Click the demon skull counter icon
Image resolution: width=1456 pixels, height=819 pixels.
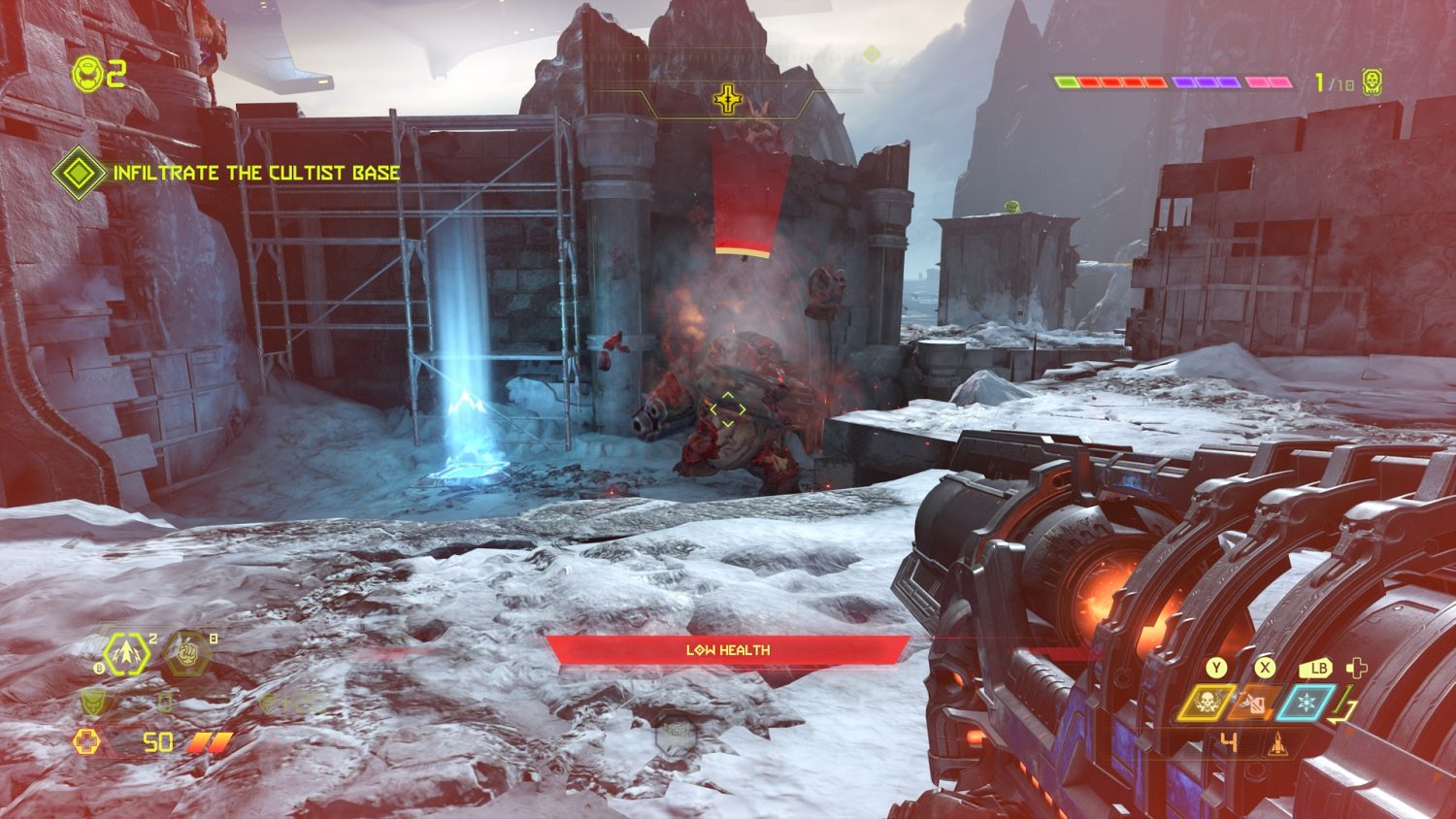(x=1372, y=82)
